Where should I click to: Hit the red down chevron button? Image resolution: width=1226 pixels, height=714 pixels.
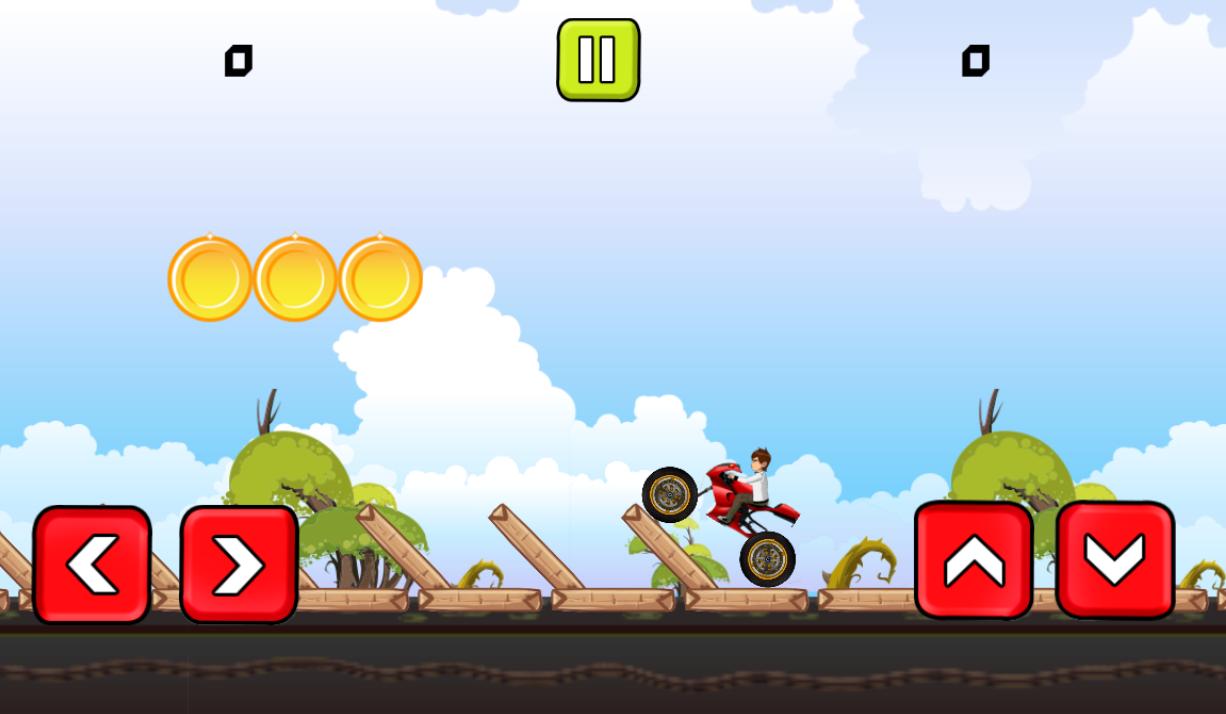coord(1115,560)
